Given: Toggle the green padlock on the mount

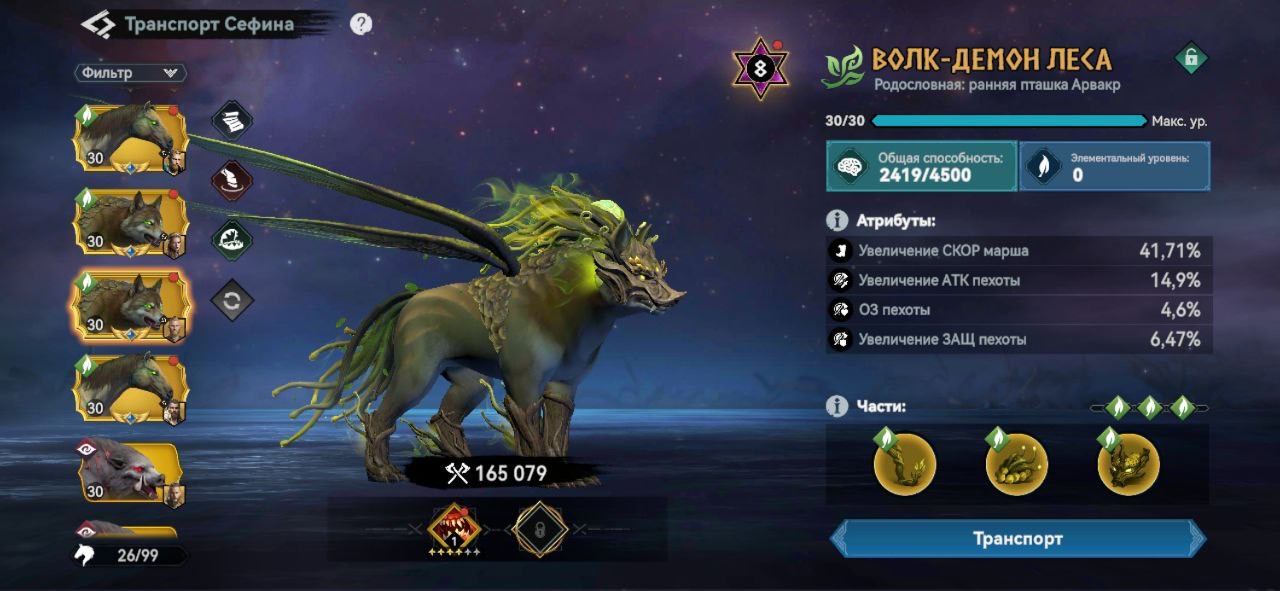Looking at the screenshot, I should tap(1190, 58).
